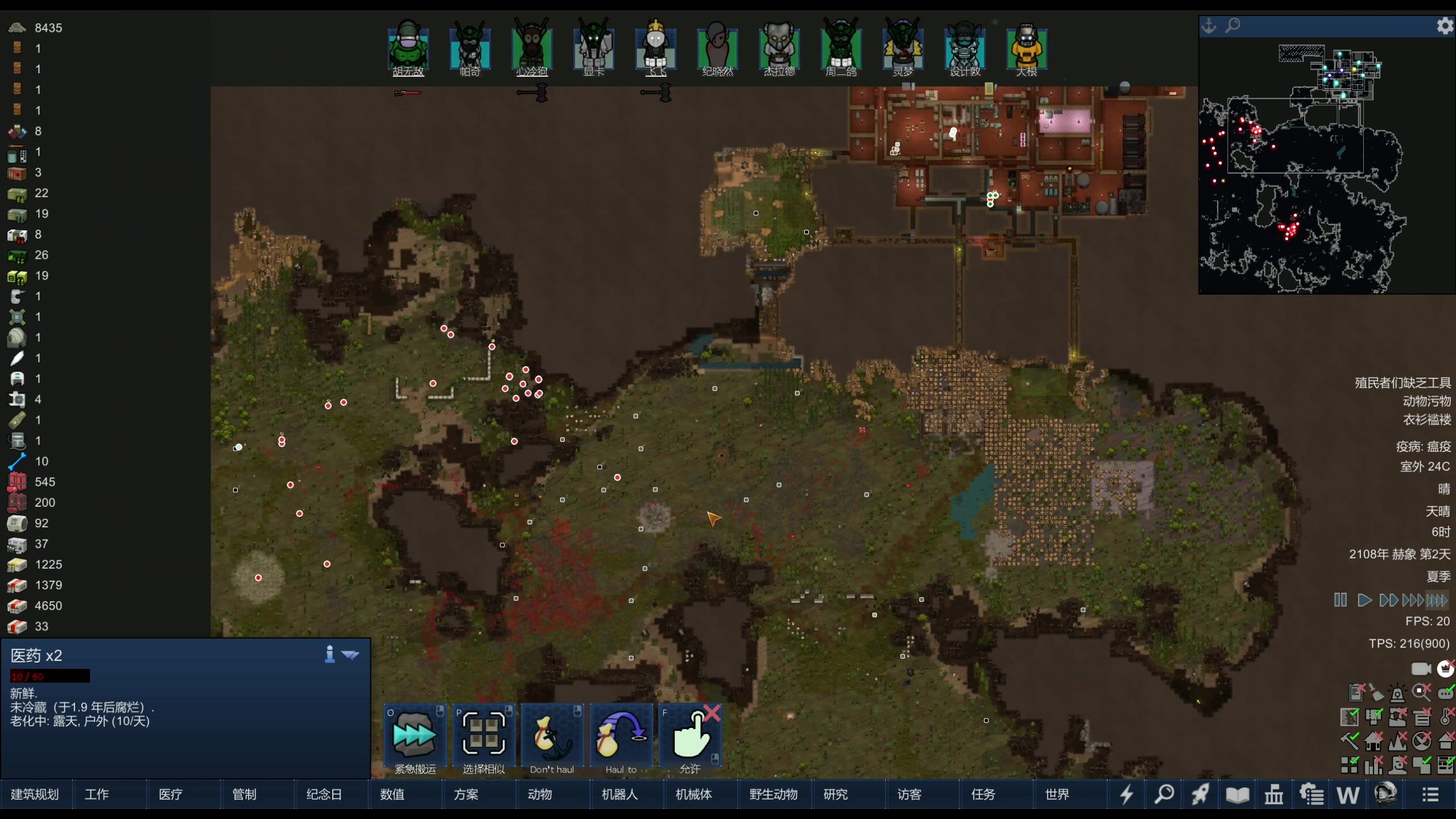Choose the 选择相似 select similar command
This screenshot has height=819, width=1456.
(484, 737)
